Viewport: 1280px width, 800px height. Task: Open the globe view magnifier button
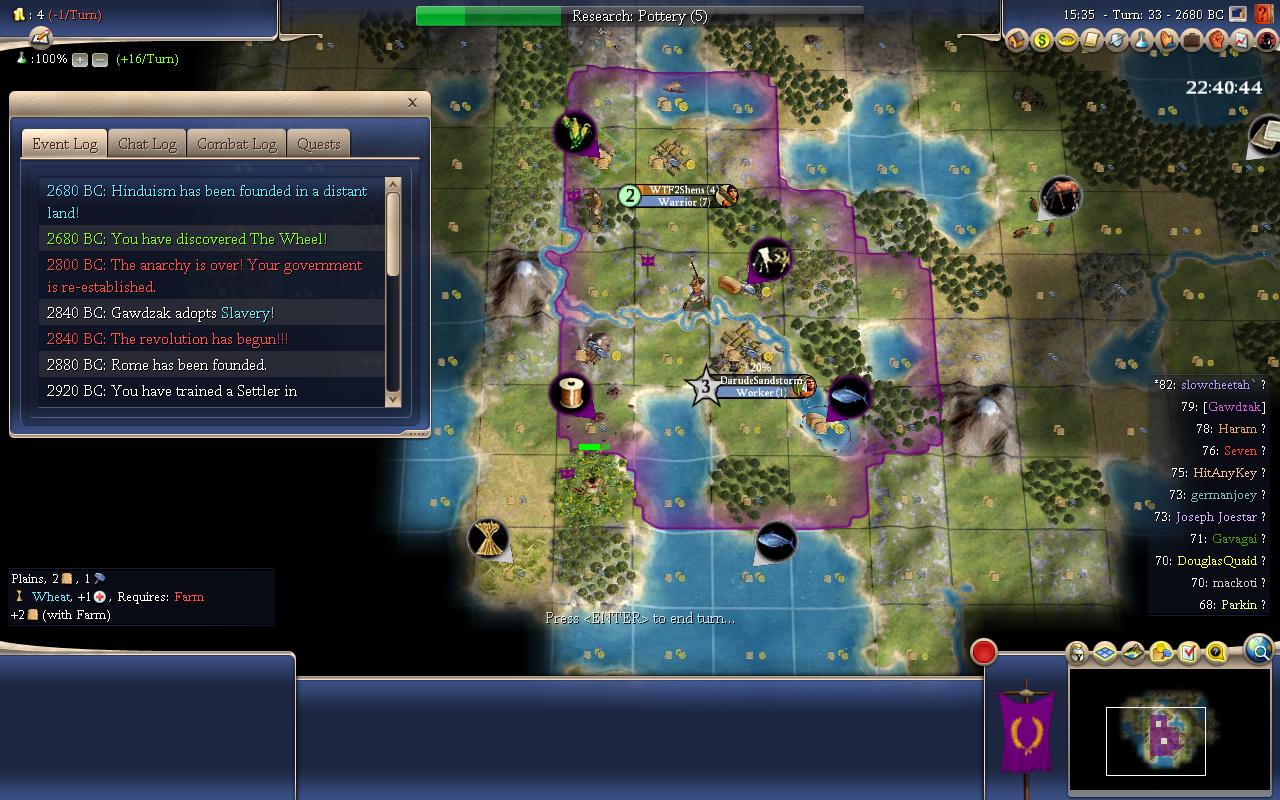(1259, 651)
